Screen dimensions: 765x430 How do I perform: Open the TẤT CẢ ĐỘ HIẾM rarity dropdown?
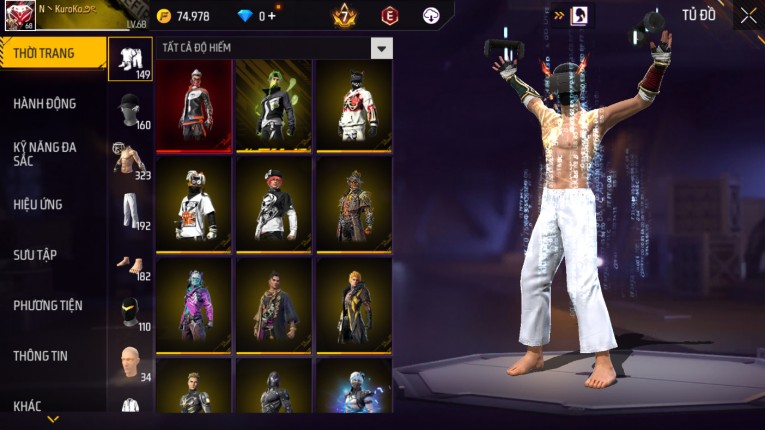click(x=381, y=48)
